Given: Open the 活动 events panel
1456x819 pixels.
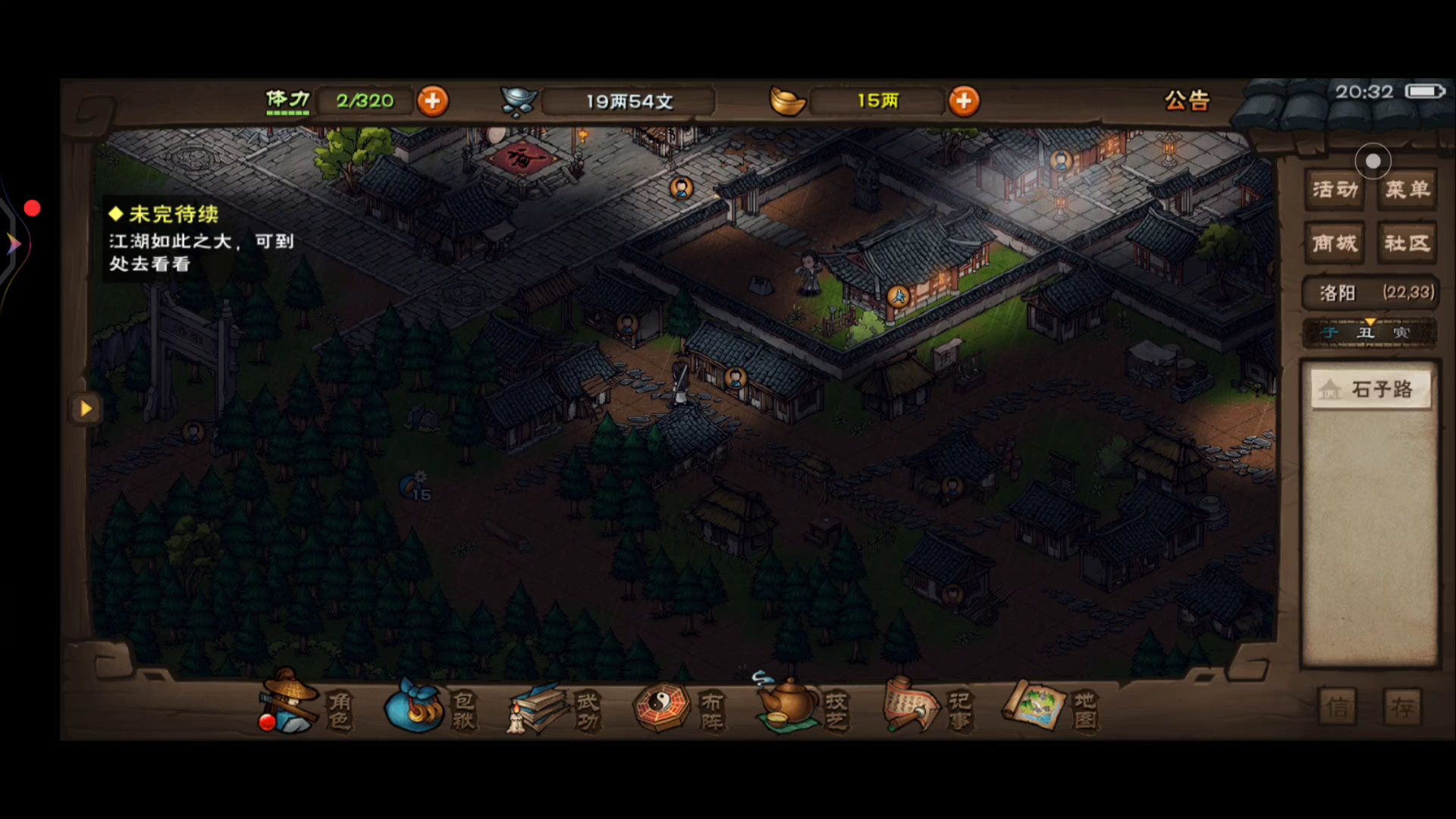Looking at the screenshot, I should click(1335, 189).
